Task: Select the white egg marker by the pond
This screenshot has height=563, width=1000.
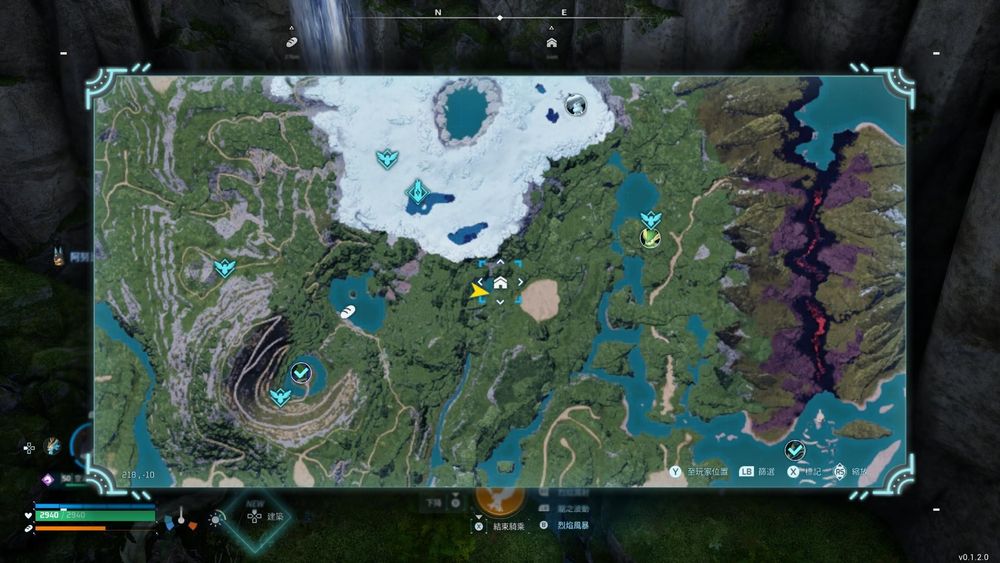Action: coord(347,312)
